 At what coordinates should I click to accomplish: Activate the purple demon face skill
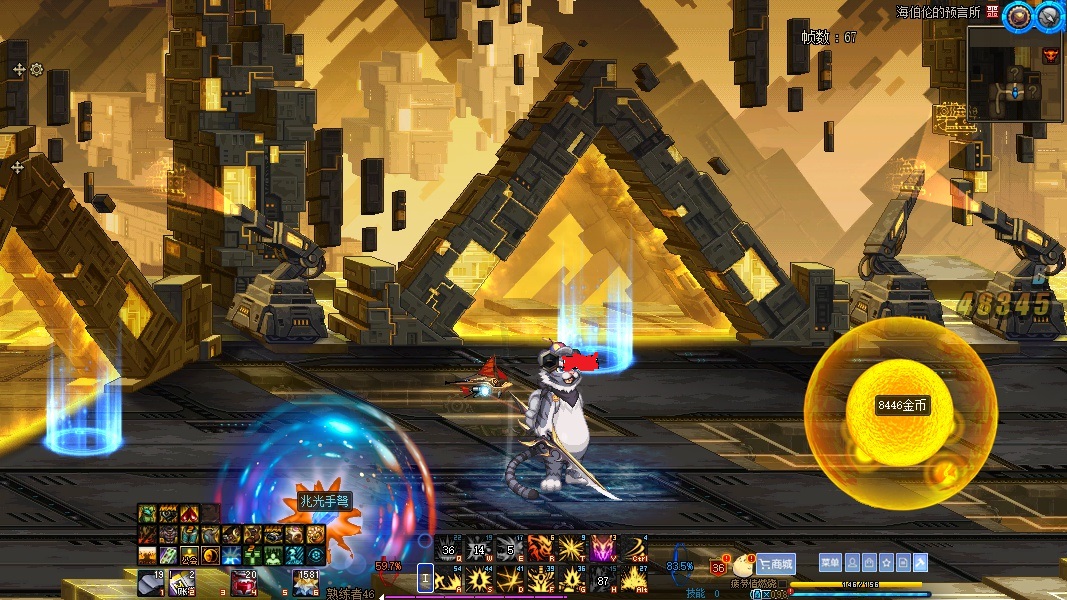602,548
